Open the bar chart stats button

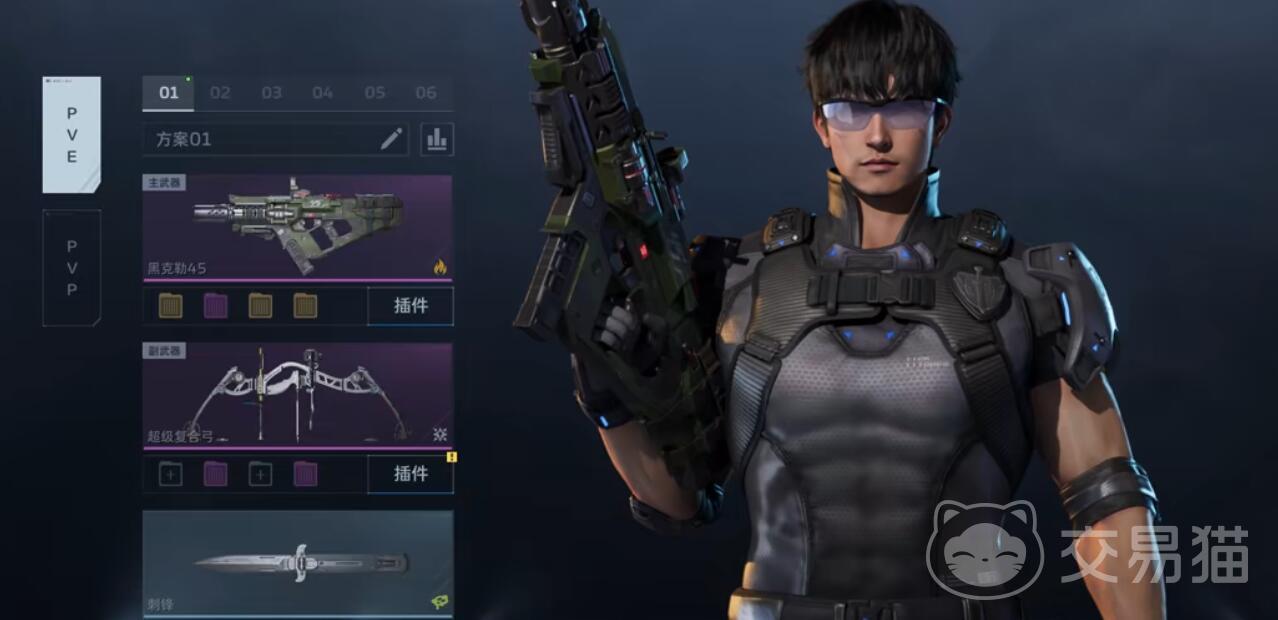(x=437, y=139)
